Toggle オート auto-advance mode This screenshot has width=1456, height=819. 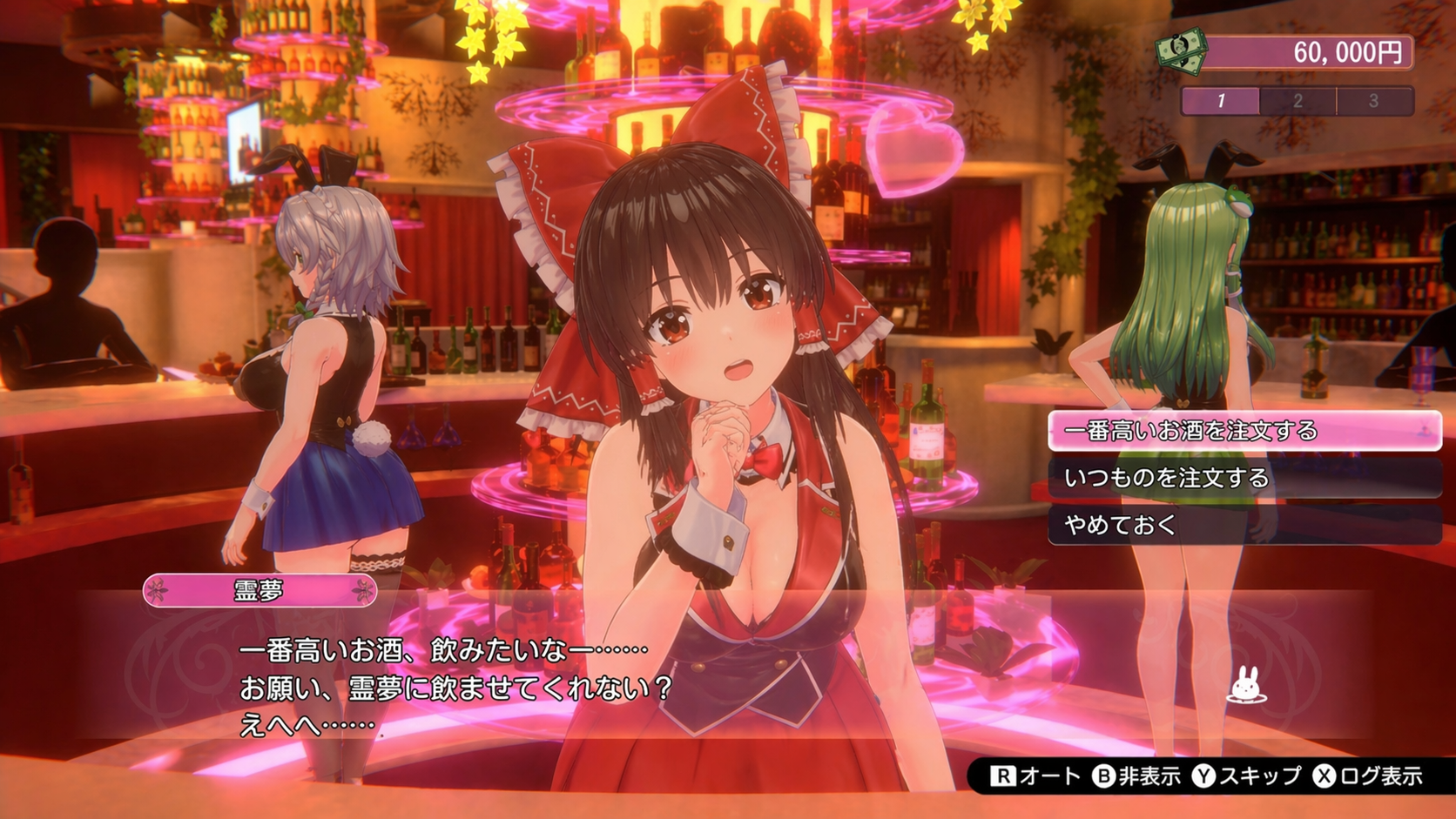coord(1036,775)
